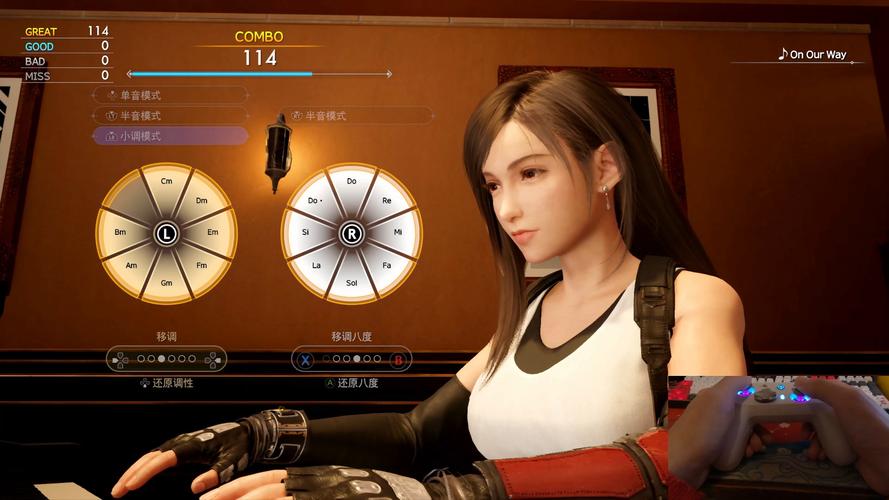The image size is (889, 500).
Task: Hit the Fa note segment
Action: click(x=386, y=265)
